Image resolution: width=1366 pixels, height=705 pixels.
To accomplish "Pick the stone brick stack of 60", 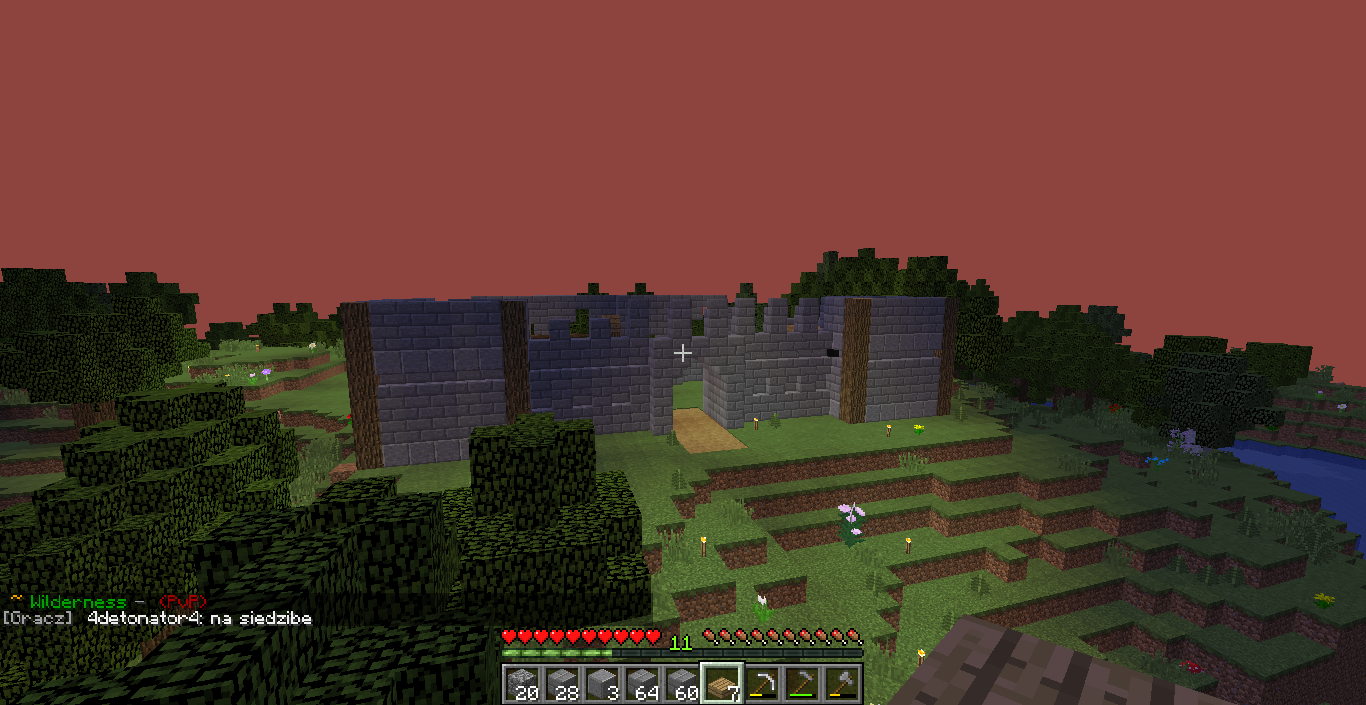I will pos(682,684).
